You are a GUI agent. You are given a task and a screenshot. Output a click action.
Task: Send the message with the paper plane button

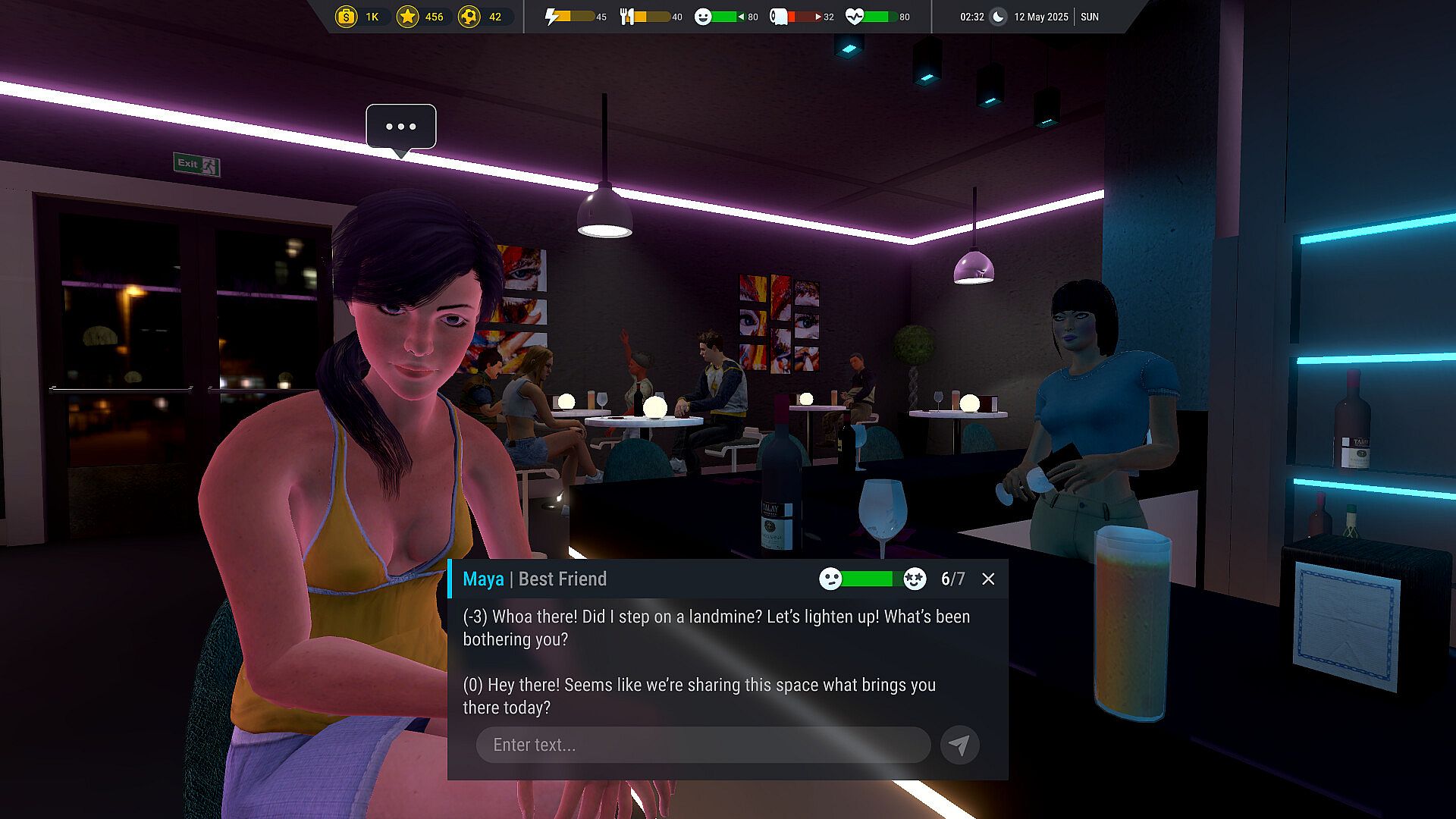(959, 745)
